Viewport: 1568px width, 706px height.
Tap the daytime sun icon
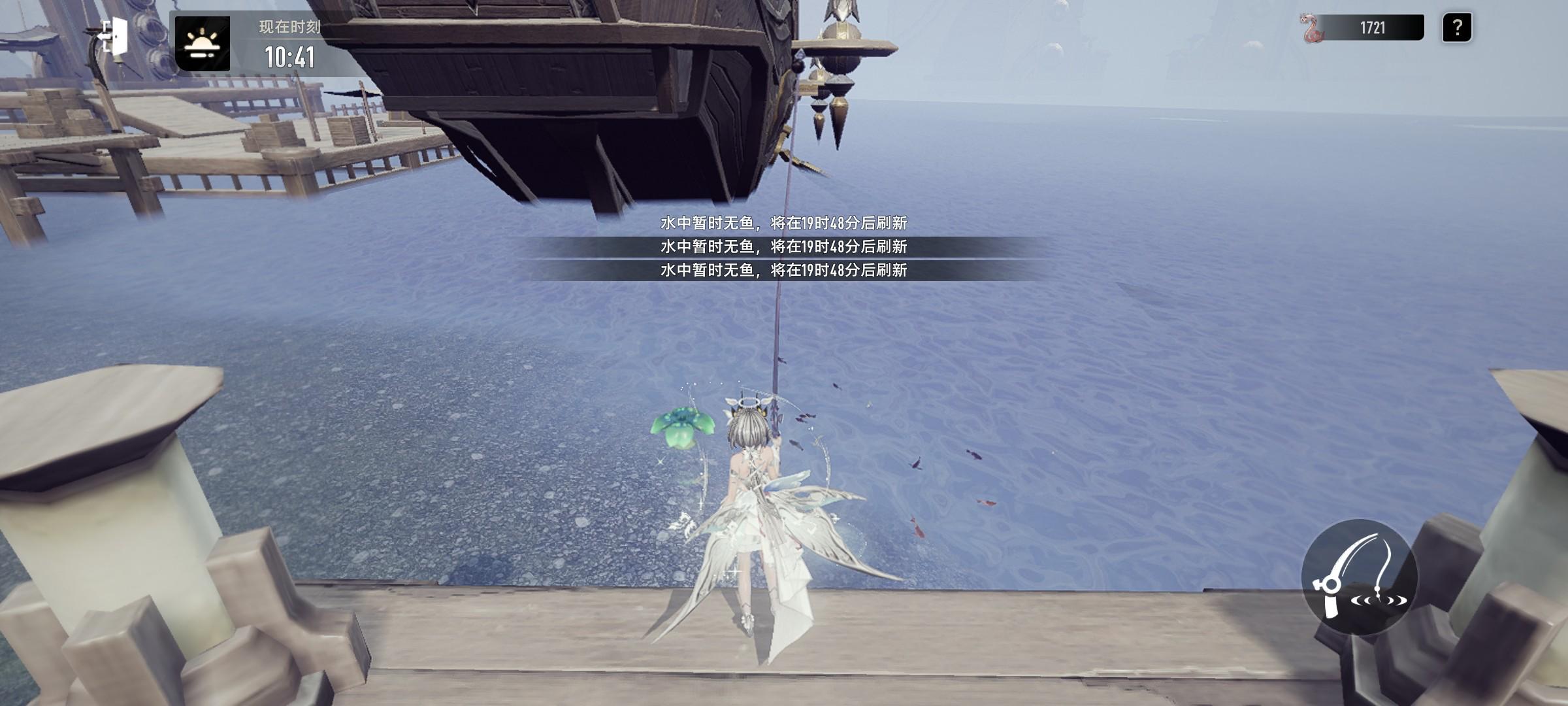tap(203, 44)
